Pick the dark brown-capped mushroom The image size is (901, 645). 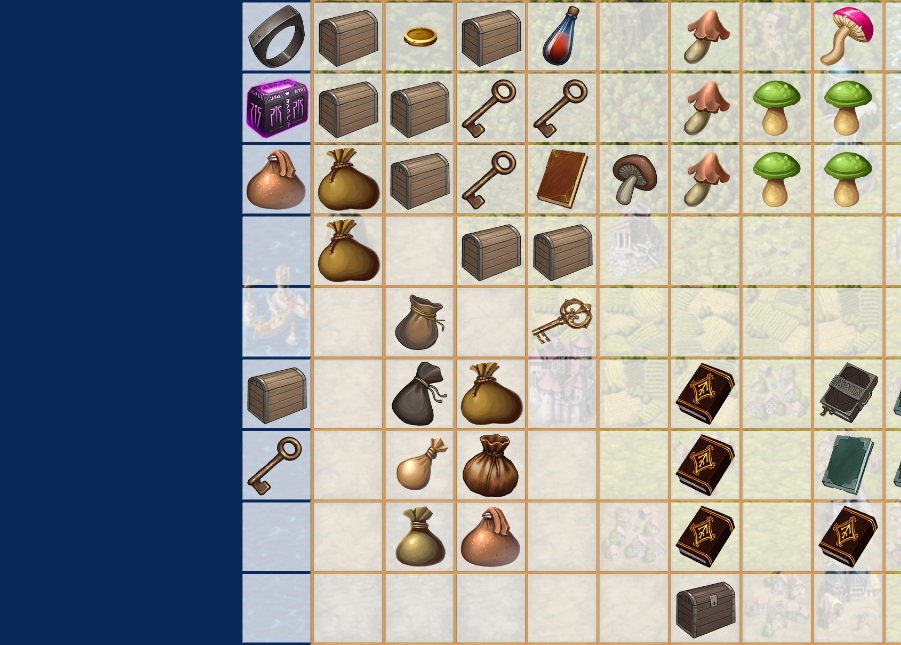pyautogui.click(x=632, y=179)
